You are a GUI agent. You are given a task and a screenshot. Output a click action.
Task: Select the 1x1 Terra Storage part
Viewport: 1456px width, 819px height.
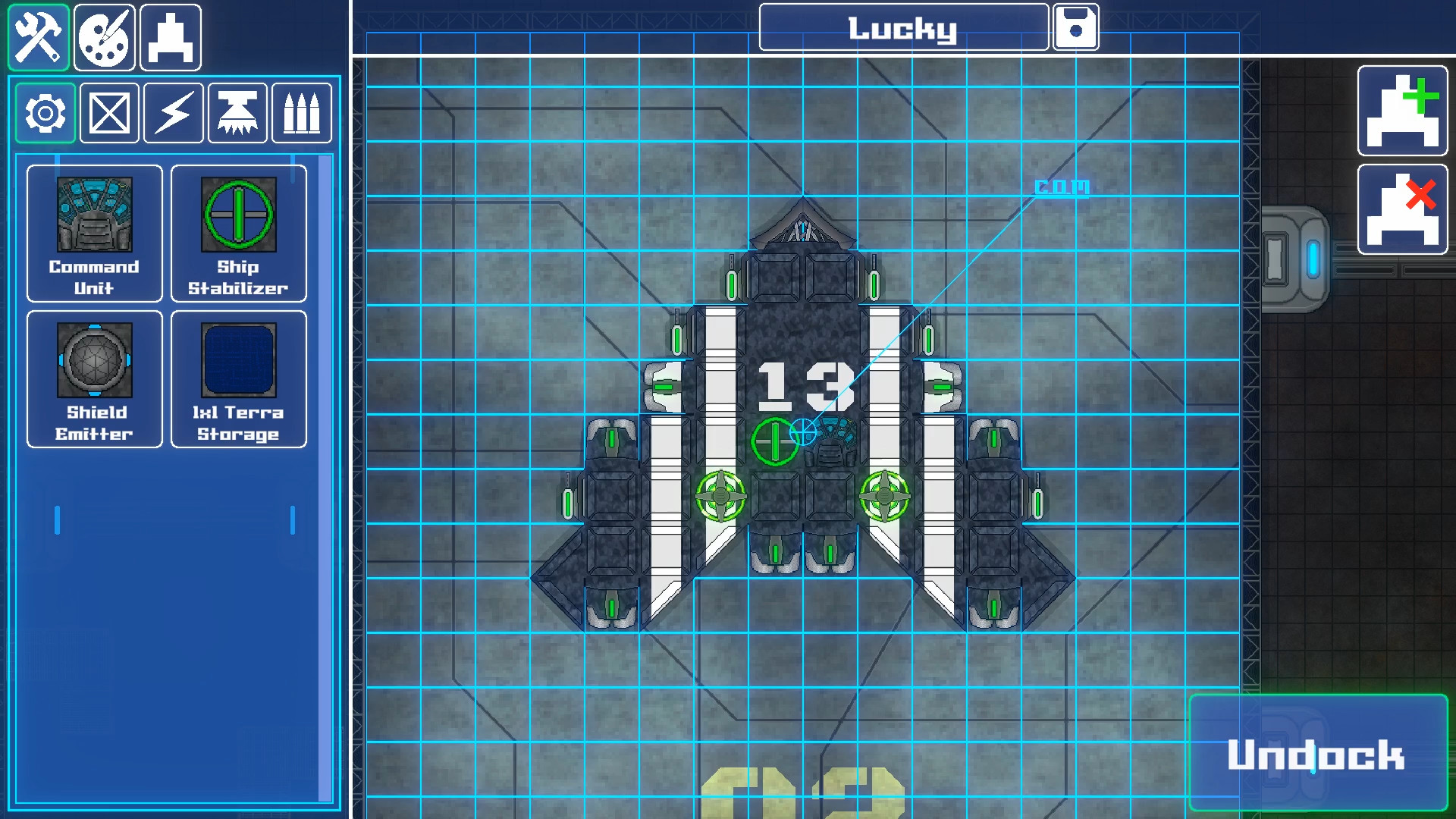pyautogui.click(x=238, y=379)
